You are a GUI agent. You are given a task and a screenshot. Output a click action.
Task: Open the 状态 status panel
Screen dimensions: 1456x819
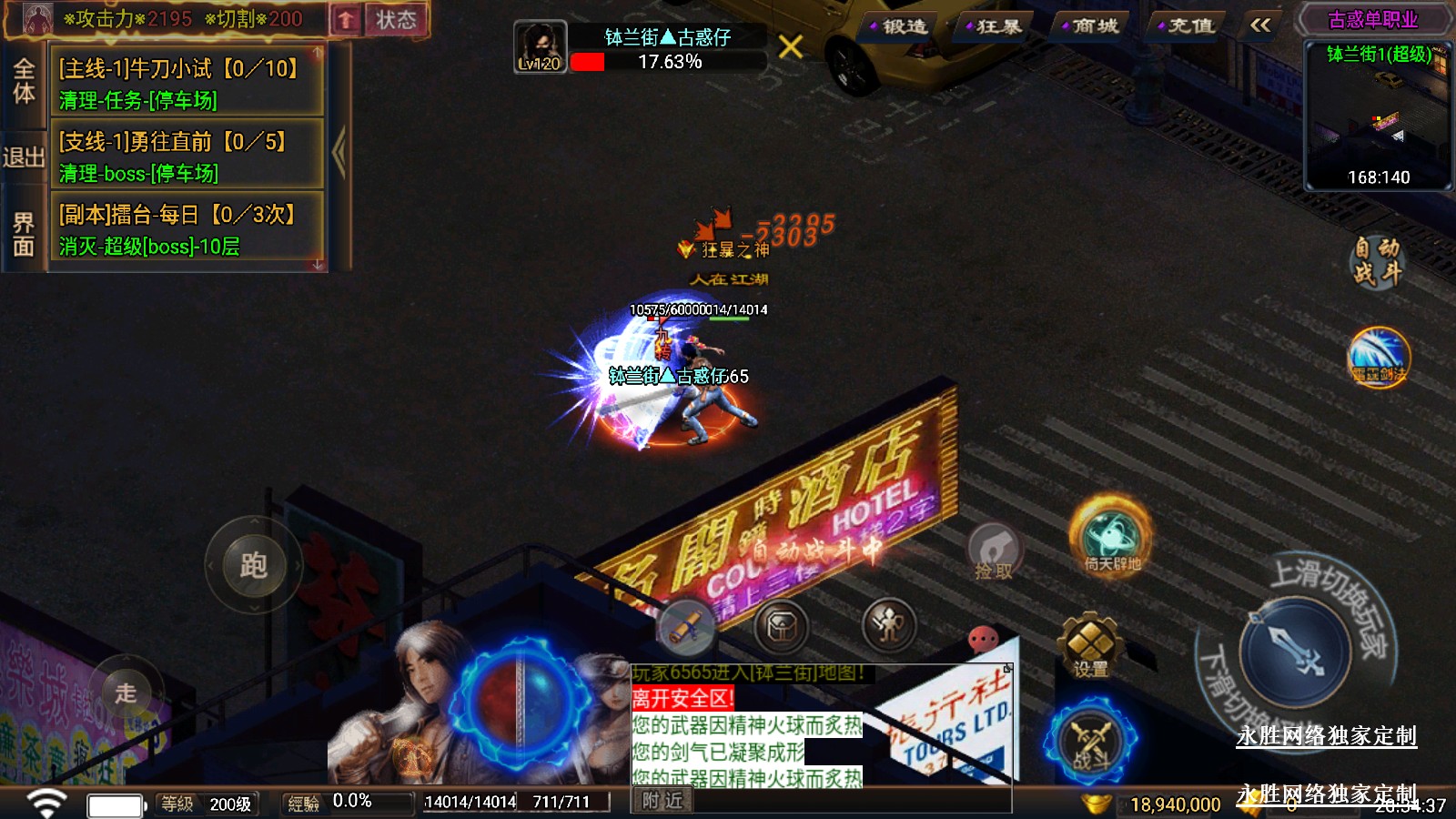click(x=396, y=20)
